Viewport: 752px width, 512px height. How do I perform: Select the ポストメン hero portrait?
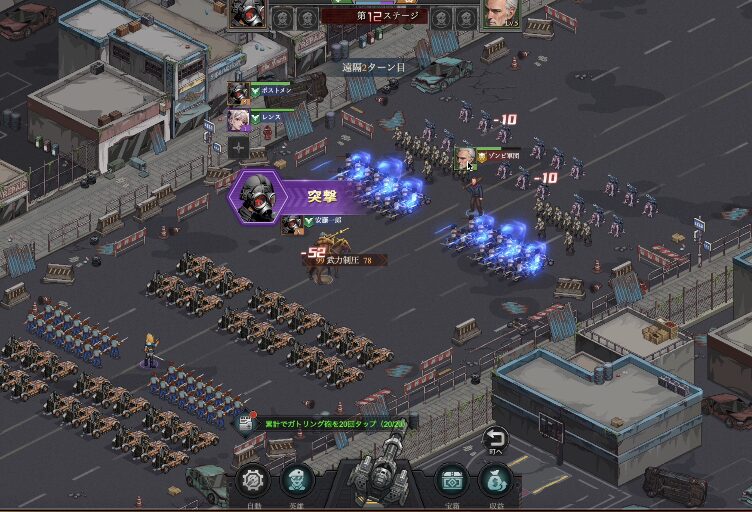[238, 94]
